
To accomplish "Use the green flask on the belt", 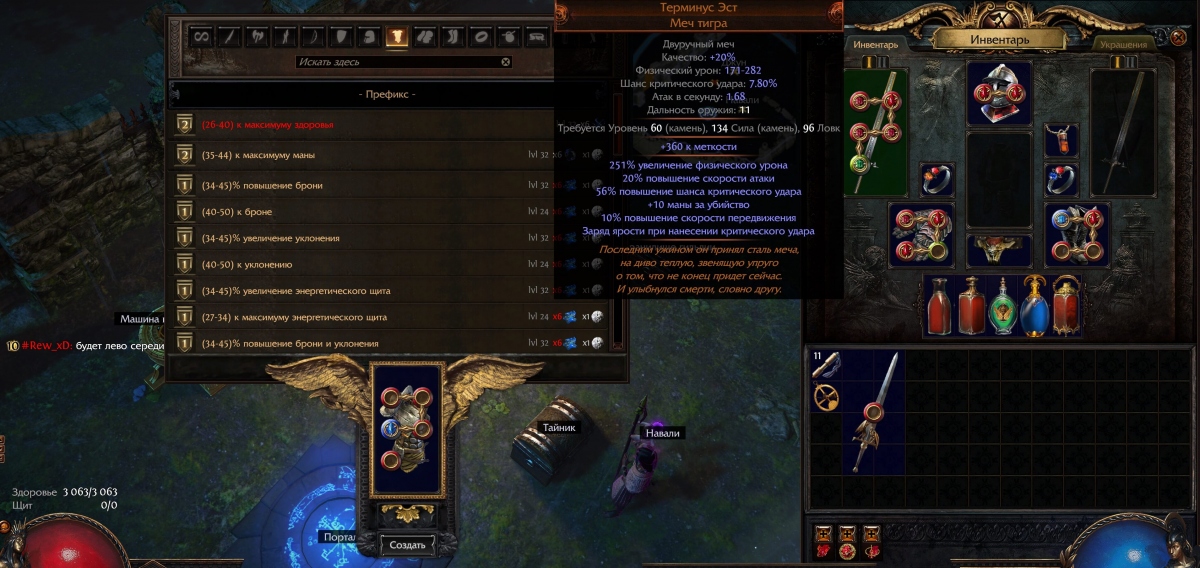I will click(x=1003, y=304).
